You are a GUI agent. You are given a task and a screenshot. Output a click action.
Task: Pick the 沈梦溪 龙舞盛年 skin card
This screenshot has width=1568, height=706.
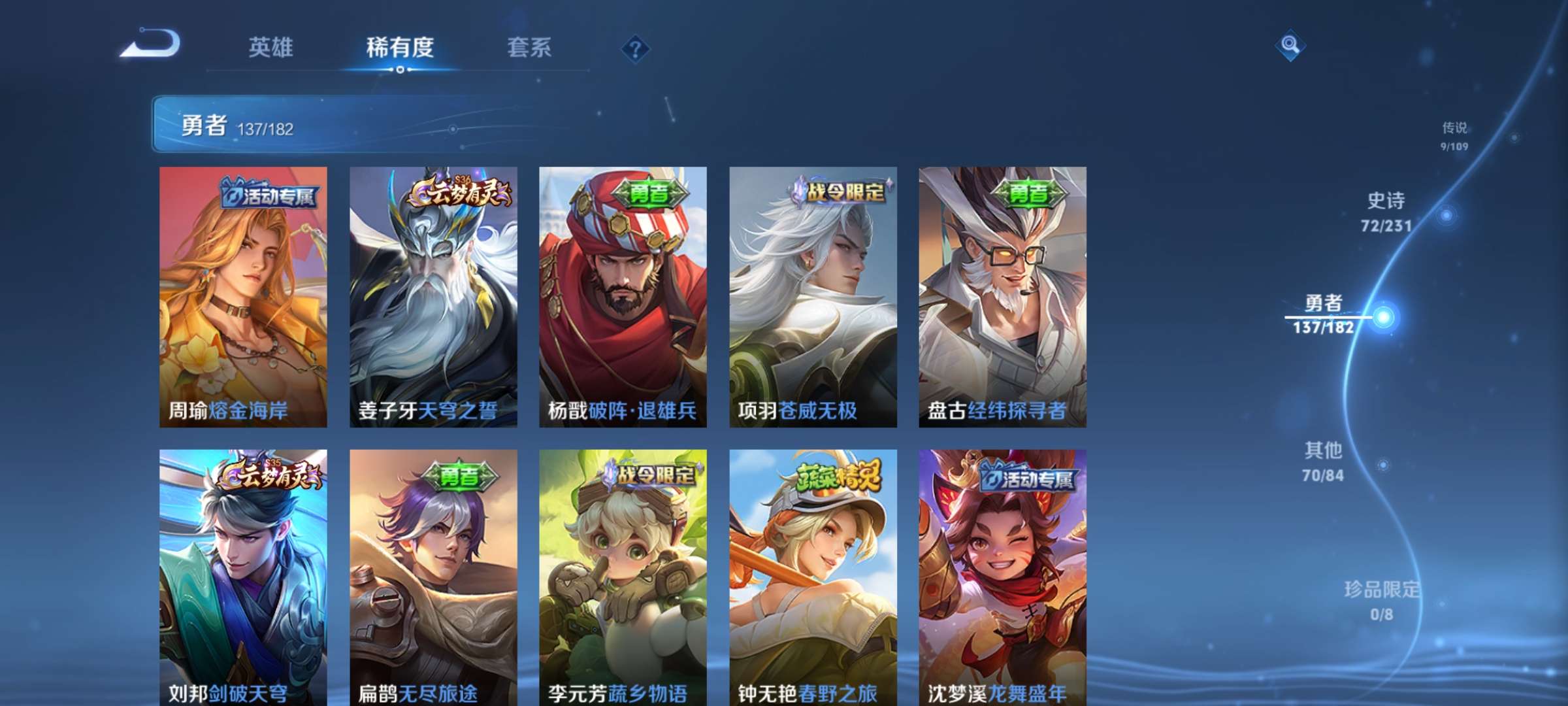[x=1002, y=577]
